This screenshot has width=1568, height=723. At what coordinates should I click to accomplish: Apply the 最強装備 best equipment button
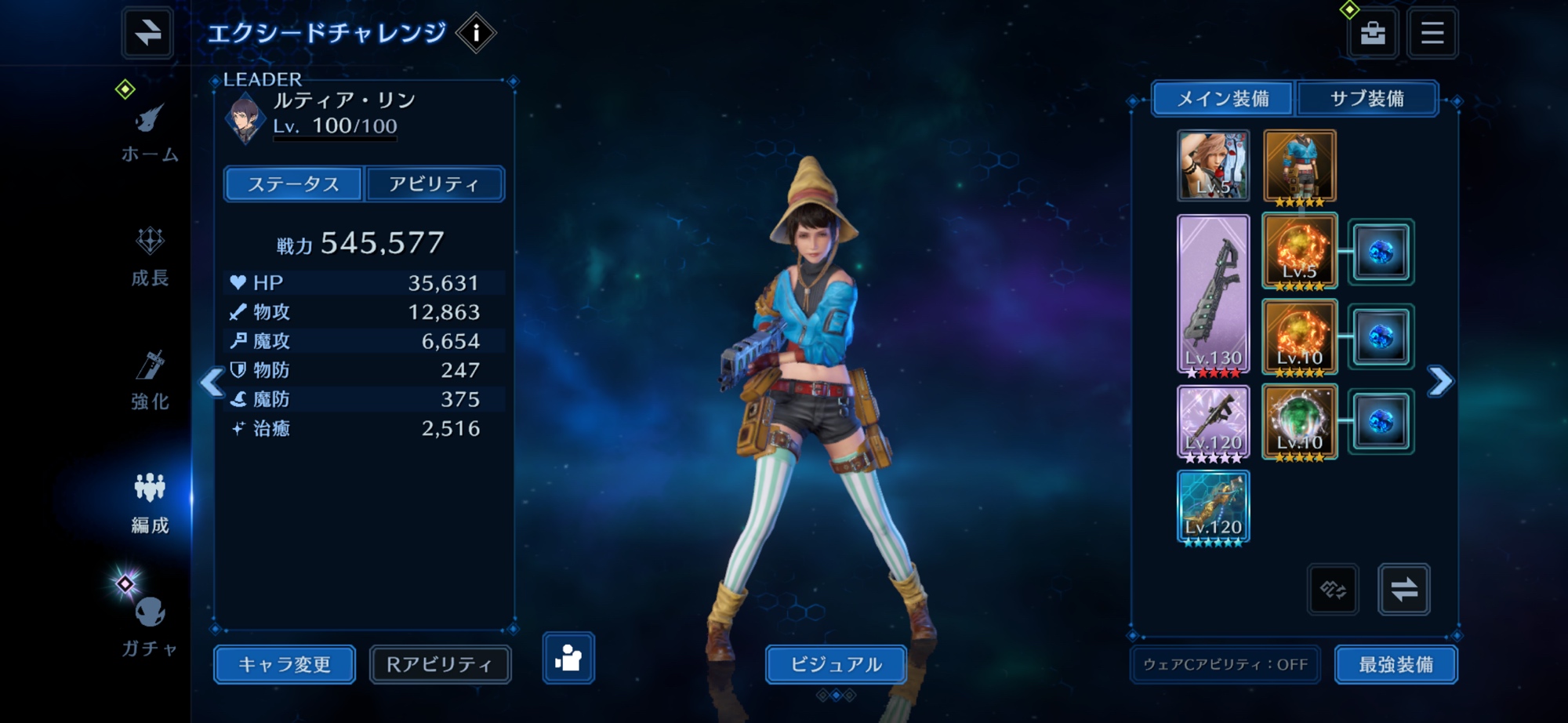click(1396, 664)
